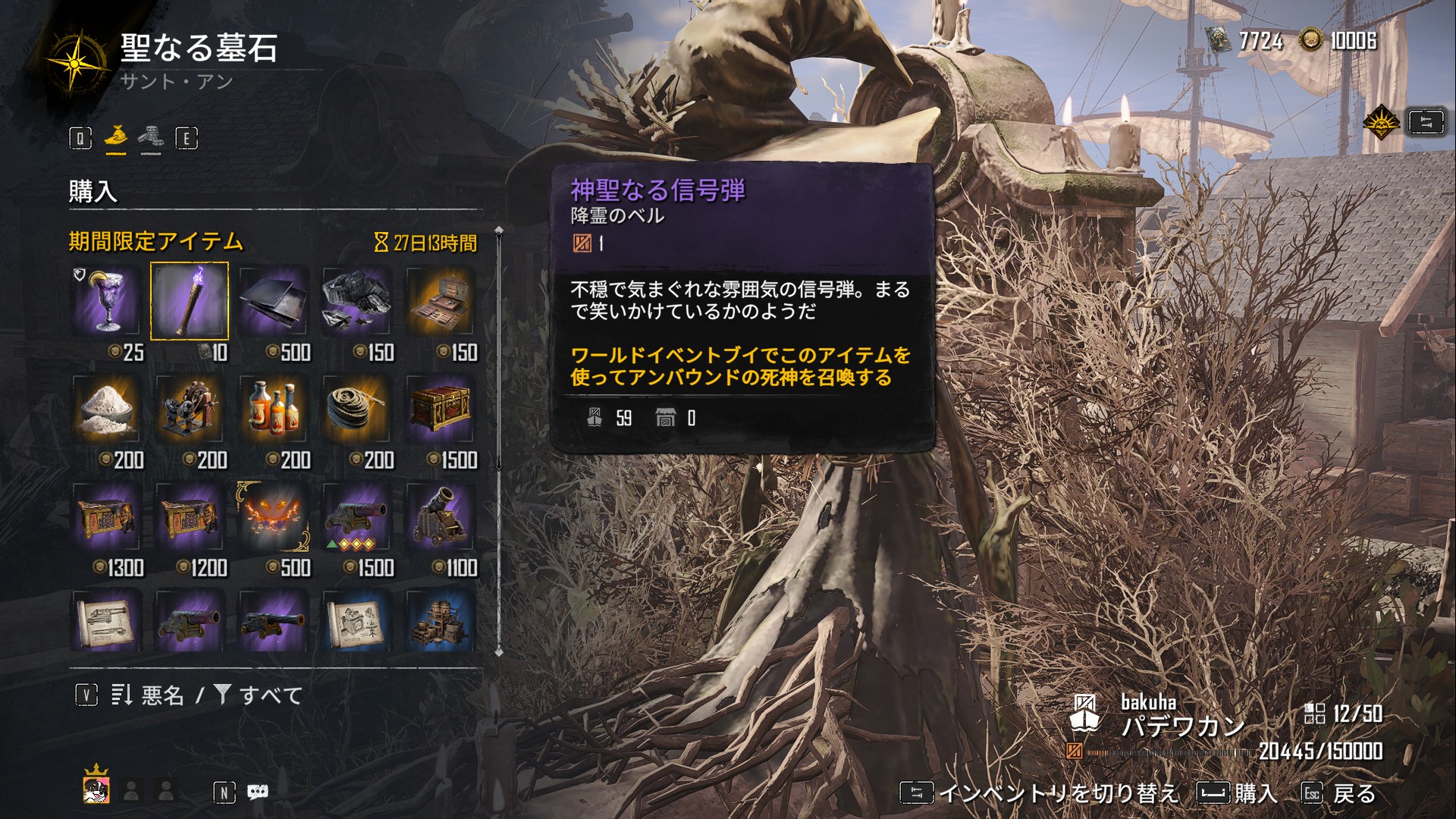This screenshot has width=1456, height=819.
Task: Pick the metal plates item
Action: (274, 301)
